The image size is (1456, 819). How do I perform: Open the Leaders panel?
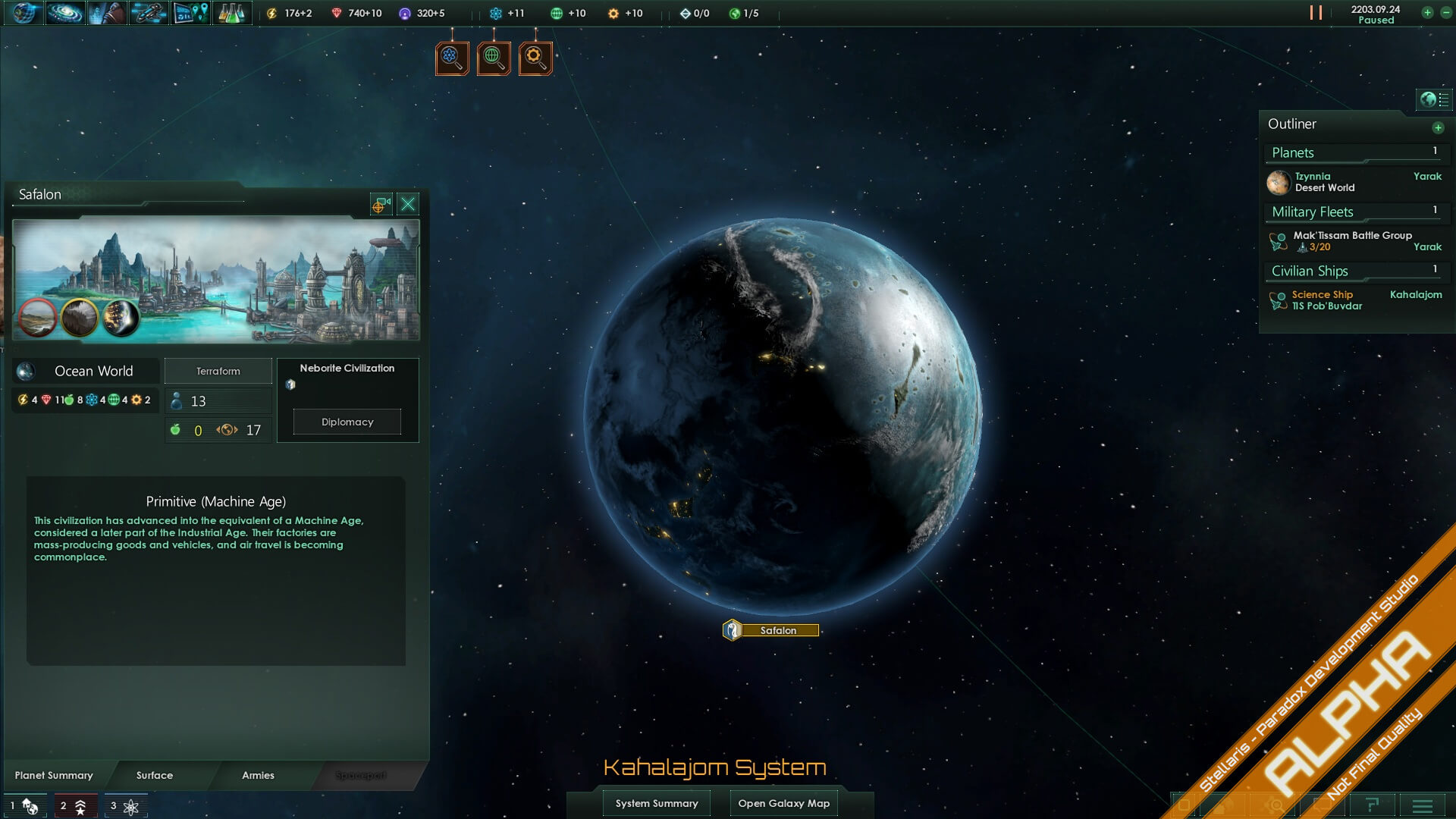107,13
